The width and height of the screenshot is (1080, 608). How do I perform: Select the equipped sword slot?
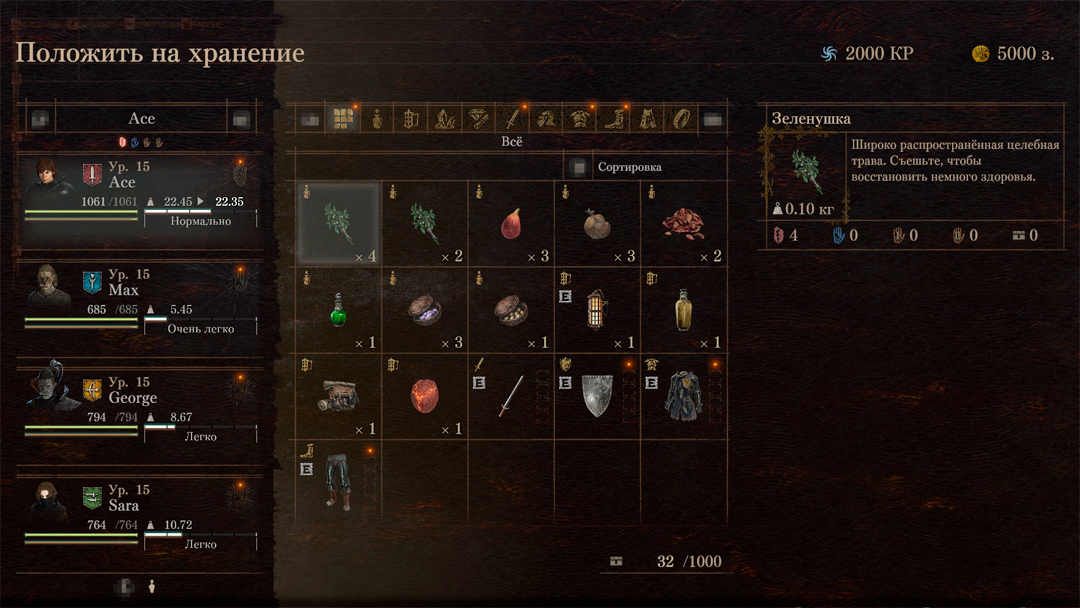511,396
